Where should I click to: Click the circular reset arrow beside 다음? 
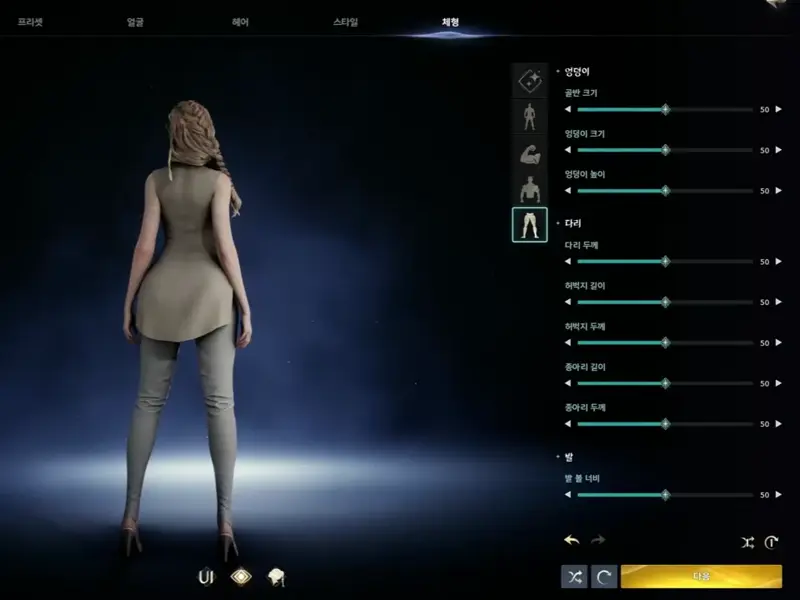coord(603,577)
